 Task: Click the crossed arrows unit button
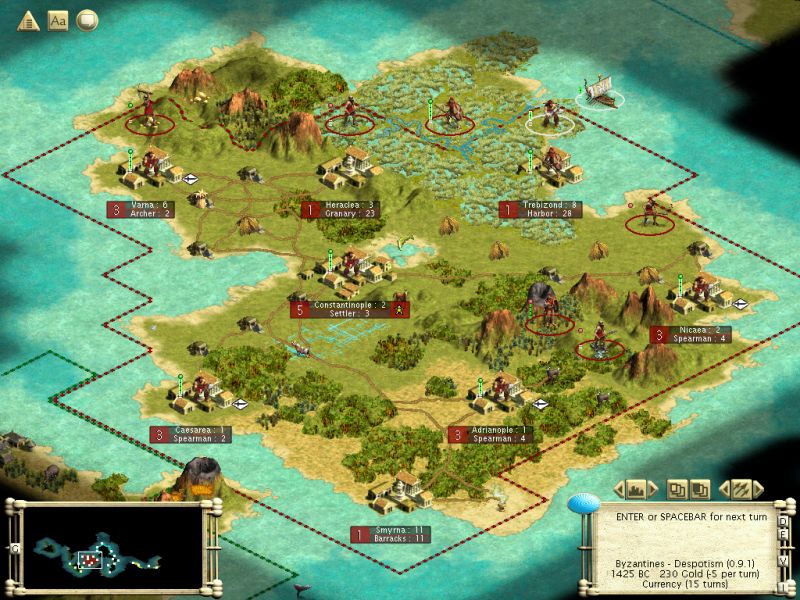(x=741, y=489)
